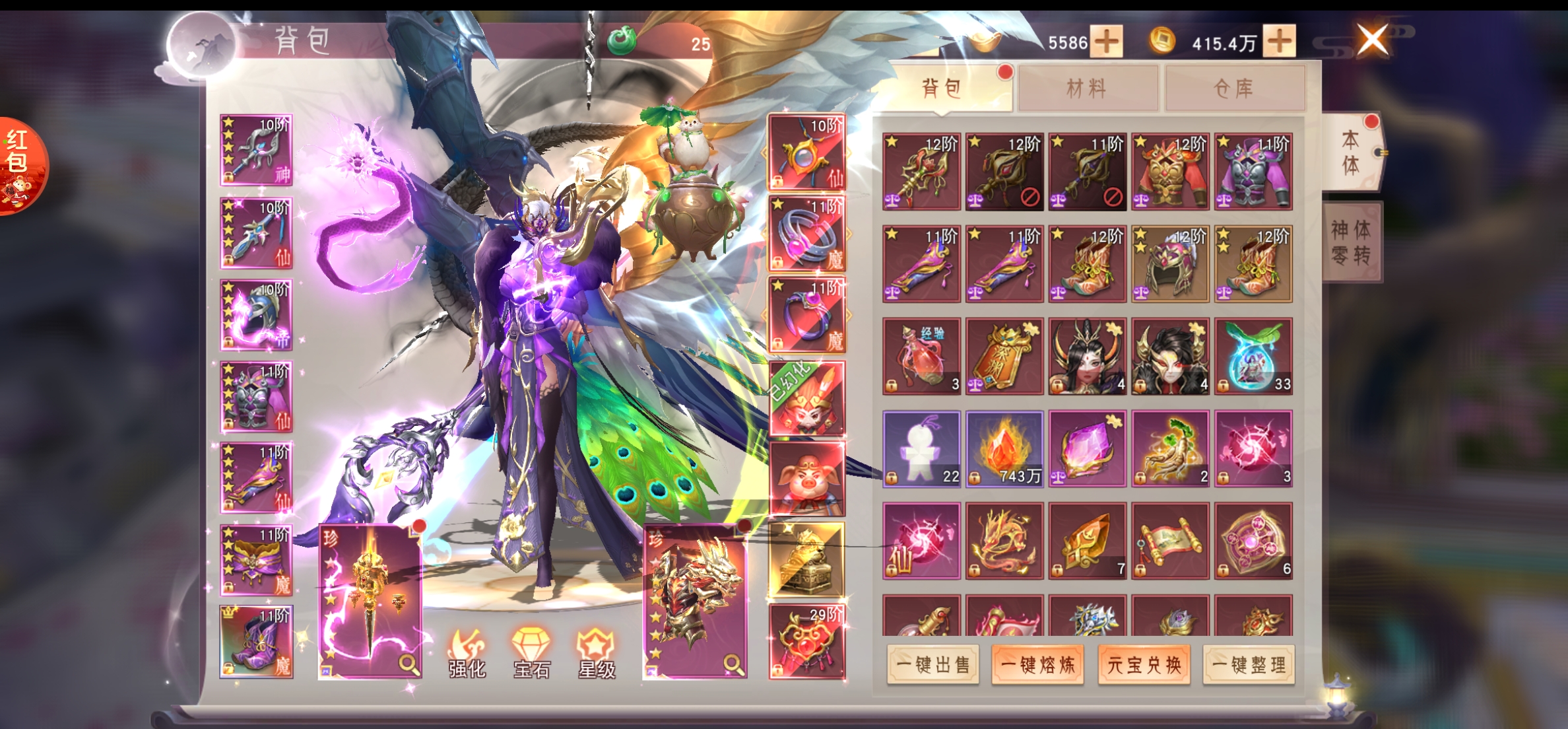Screen dimensions: 1568x729
Task: Select the white puppet doll item with 22
Action: tap(921, 449)
